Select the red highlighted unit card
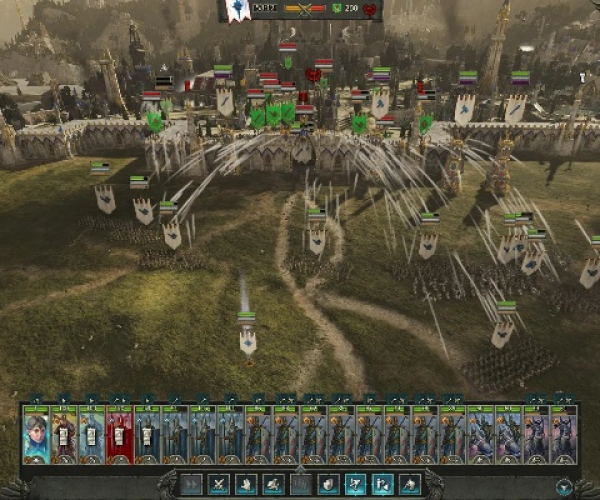The width and height of the screenshot is (600, 500). coord(119,435)
